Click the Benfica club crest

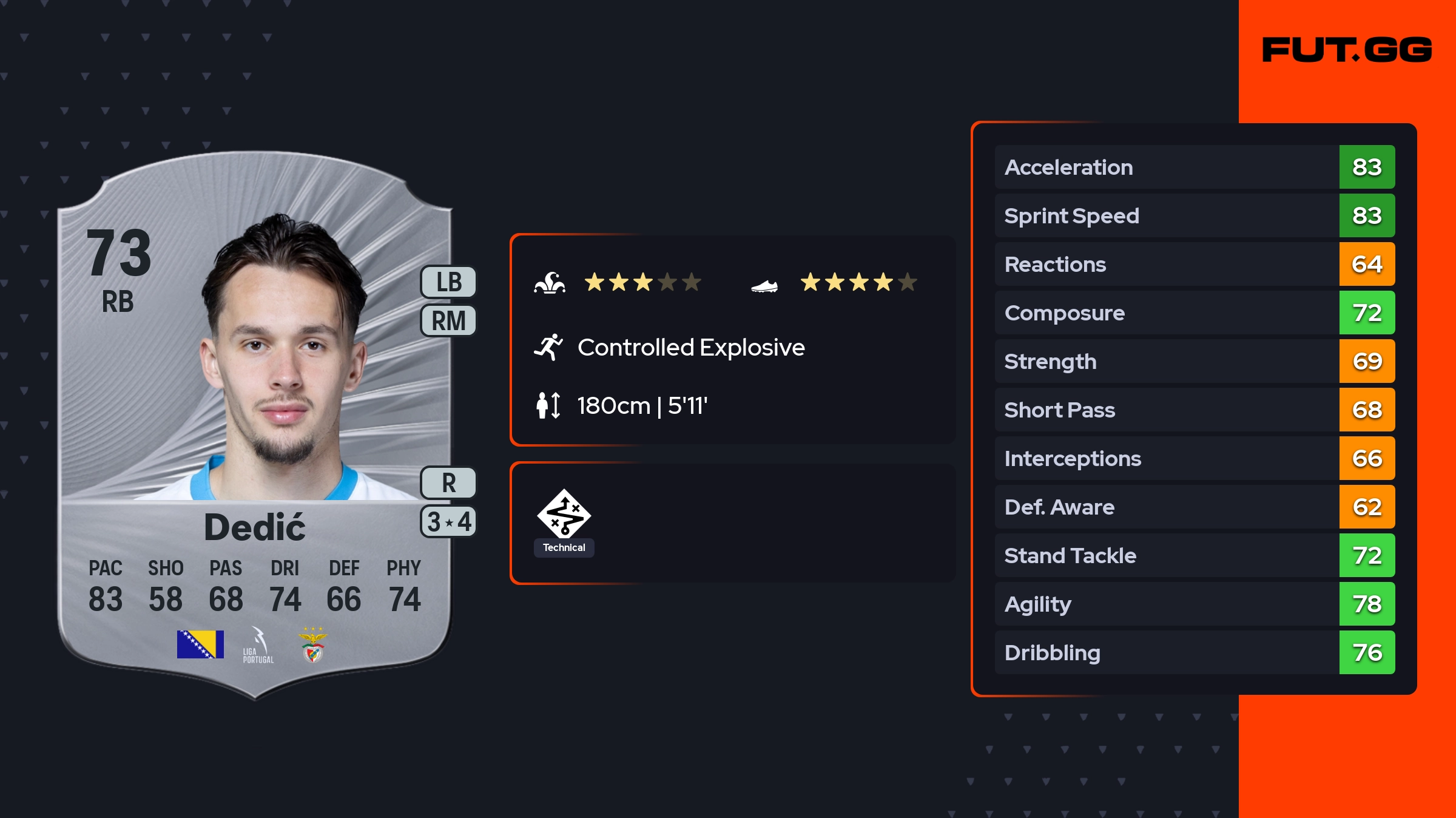pyautogui.click(x=313, y=644)
